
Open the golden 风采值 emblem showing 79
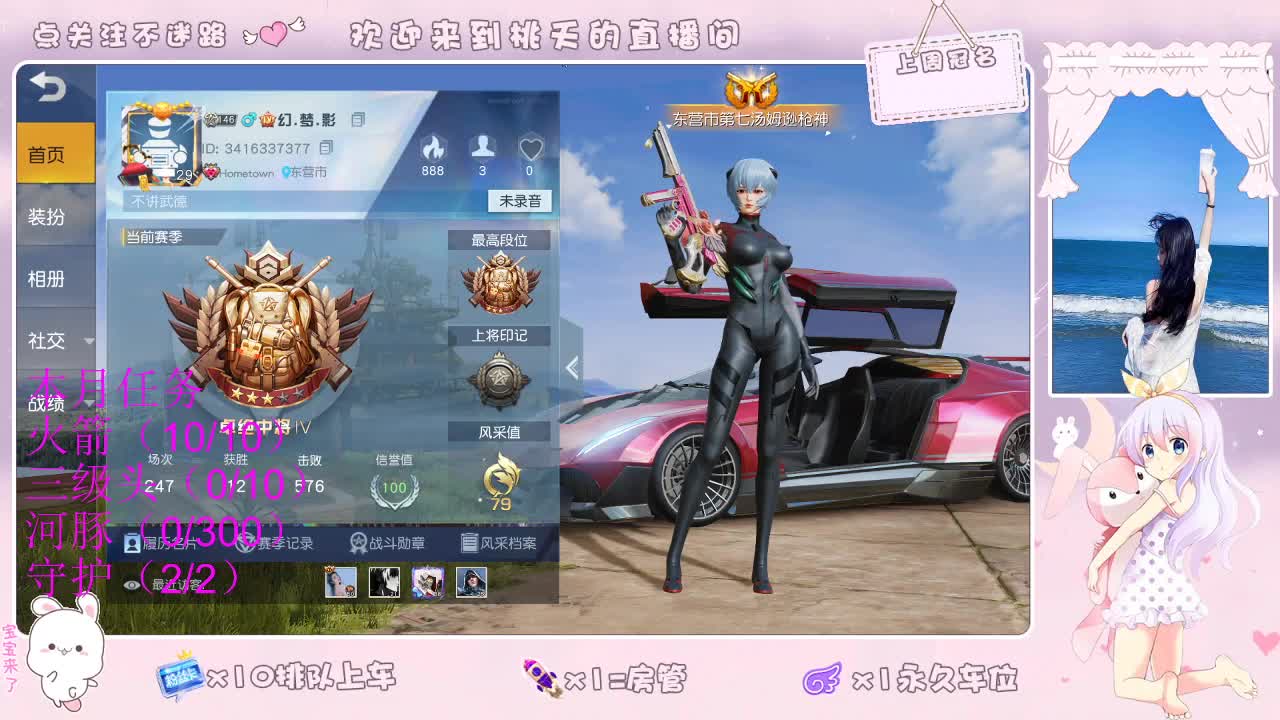click(501, 480)
